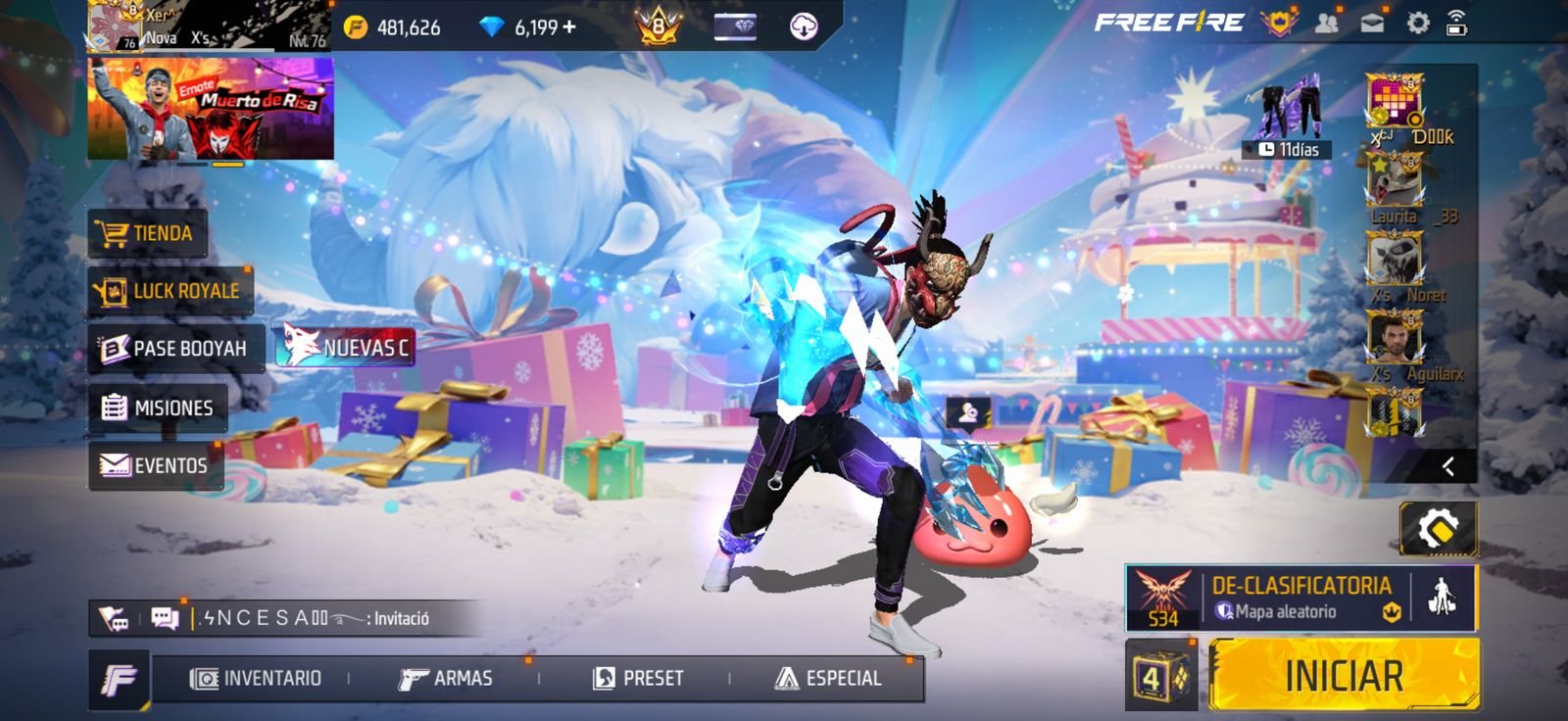Select the ESPECIAL tab
Viewport: 1568px width, 721px height.
click(829, 678)
